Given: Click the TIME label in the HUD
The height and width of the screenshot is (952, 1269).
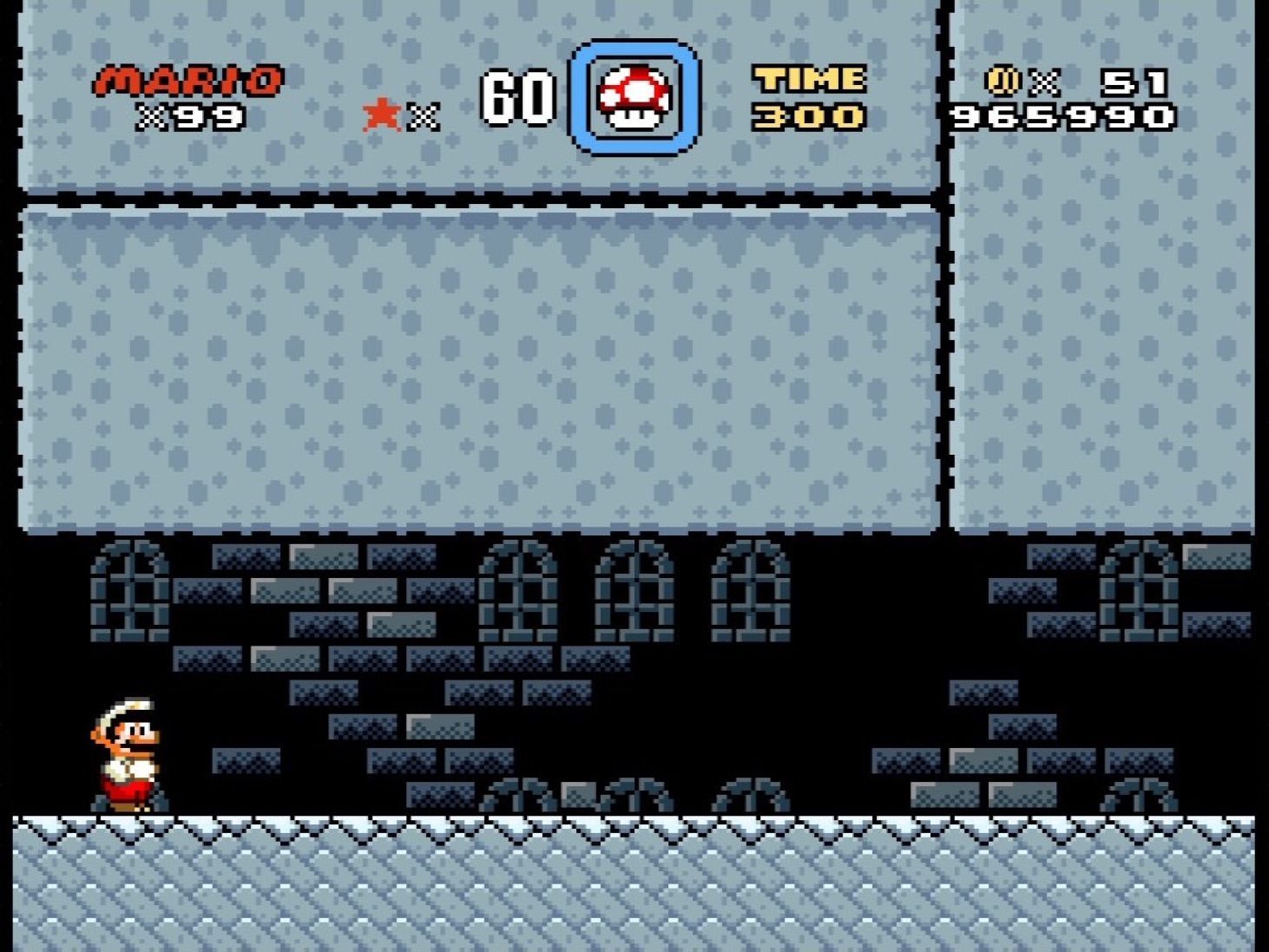Looking at the screenshot, I should [807, 80].
